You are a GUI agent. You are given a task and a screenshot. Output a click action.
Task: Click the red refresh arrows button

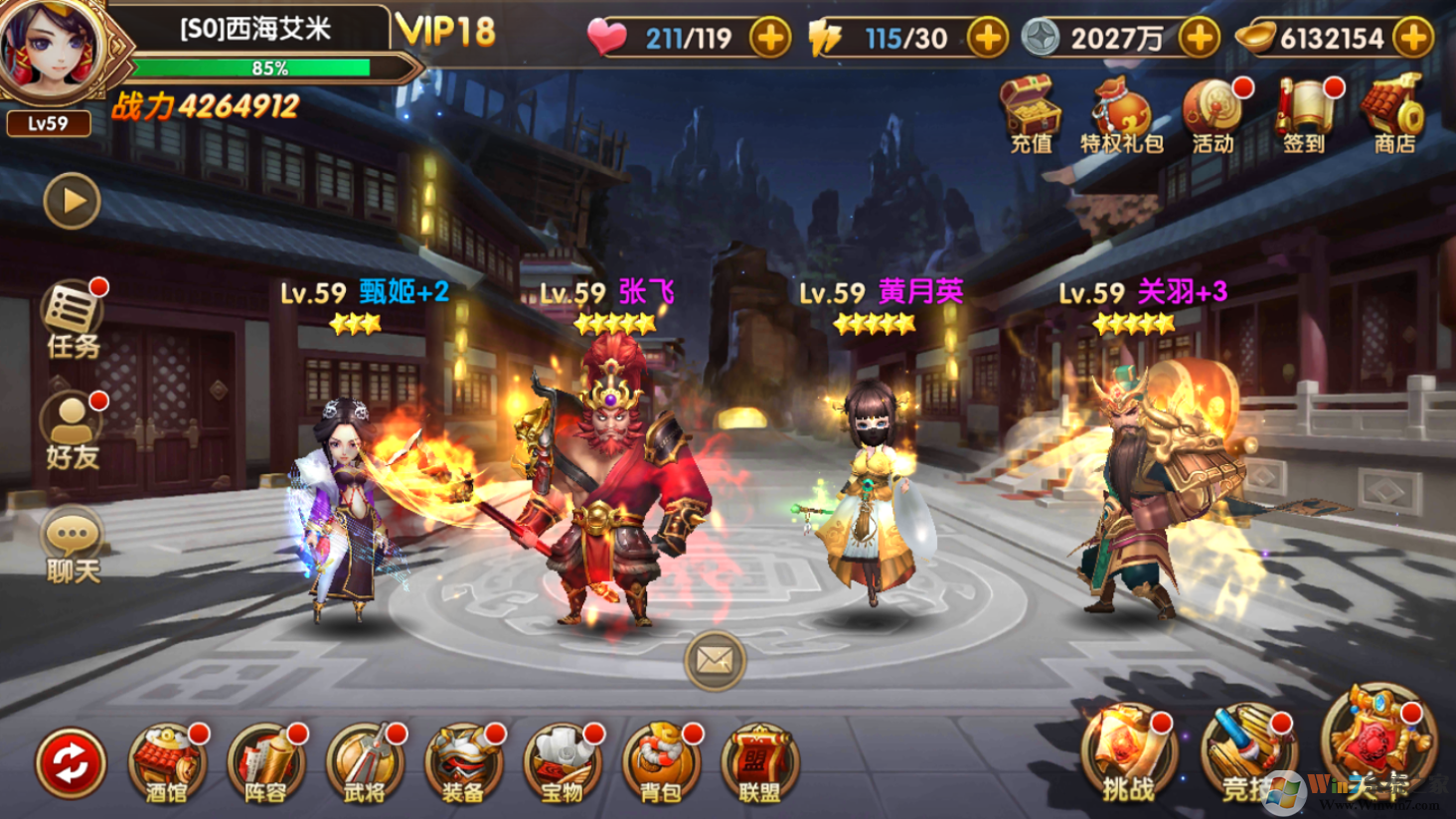coord(71,762)
